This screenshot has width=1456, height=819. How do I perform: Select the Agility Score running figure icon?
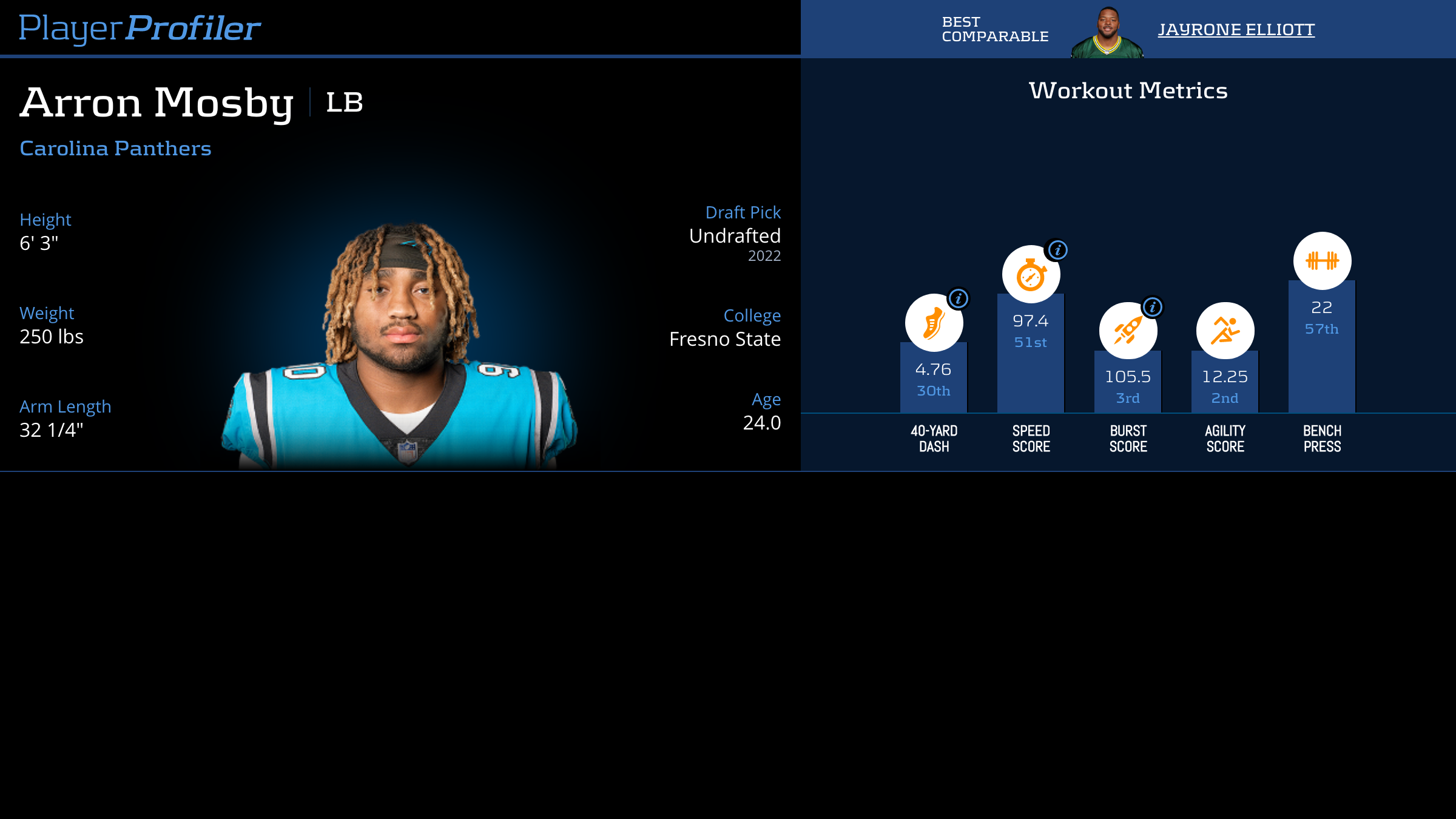point(1225,331)
